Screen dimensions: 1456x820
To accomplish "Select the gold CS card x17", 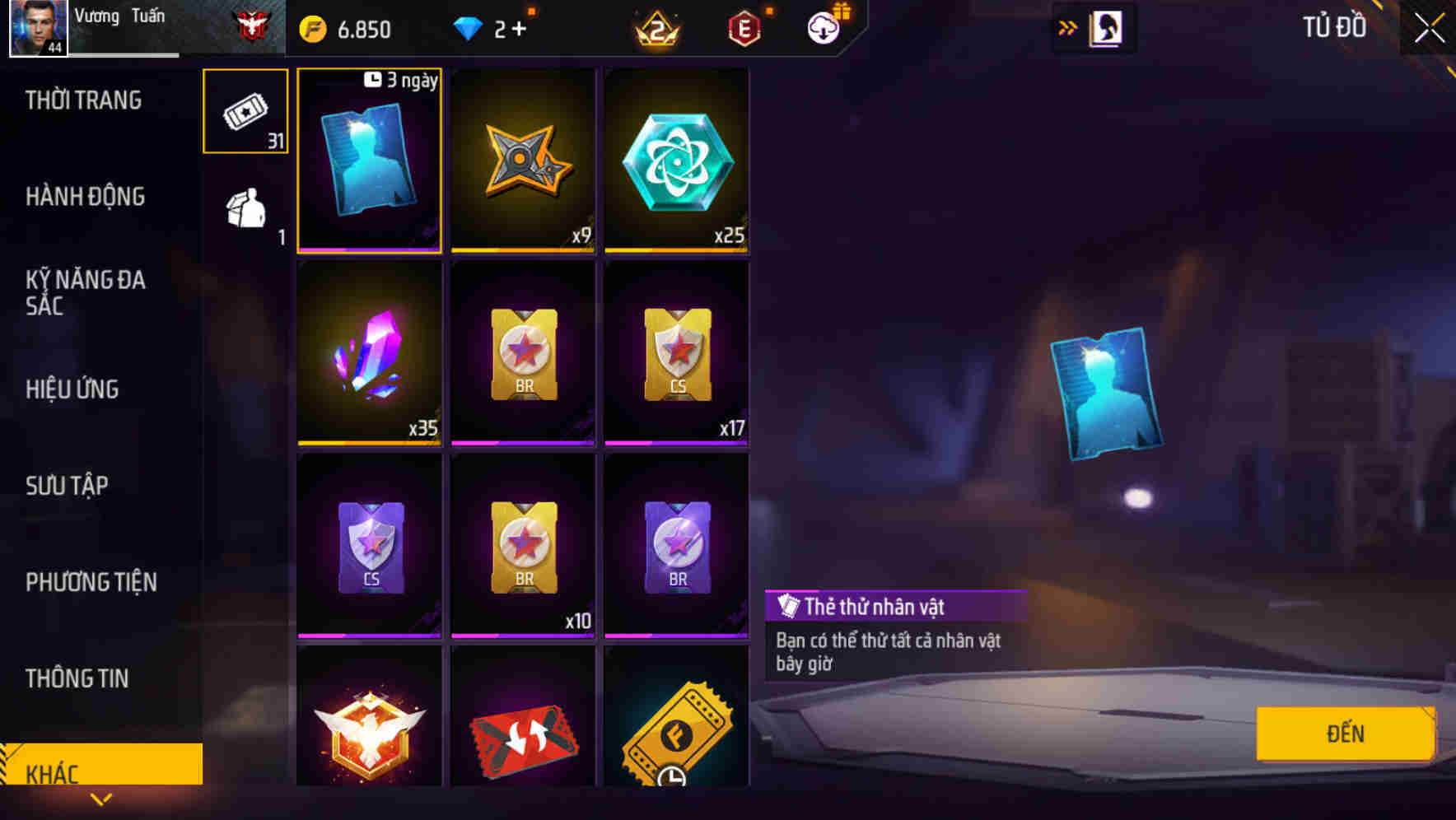I will pyautogui.click(x=675, y=354).
